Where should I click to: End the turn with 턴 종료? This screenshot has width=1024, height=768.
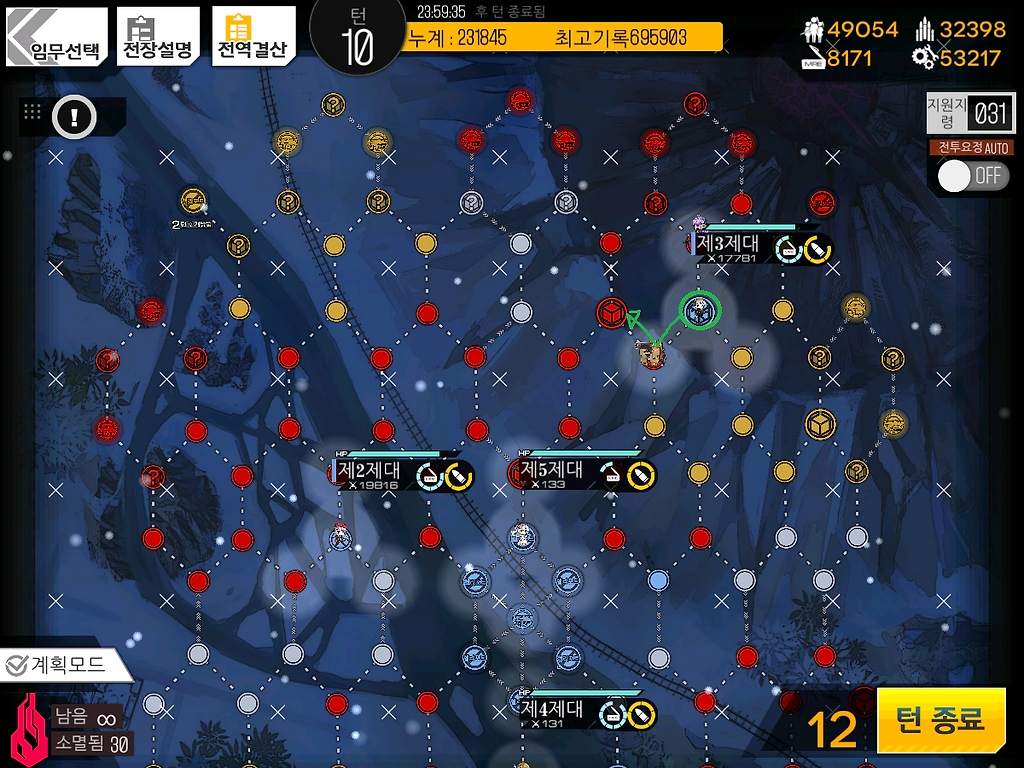click(x=940, y=719)
